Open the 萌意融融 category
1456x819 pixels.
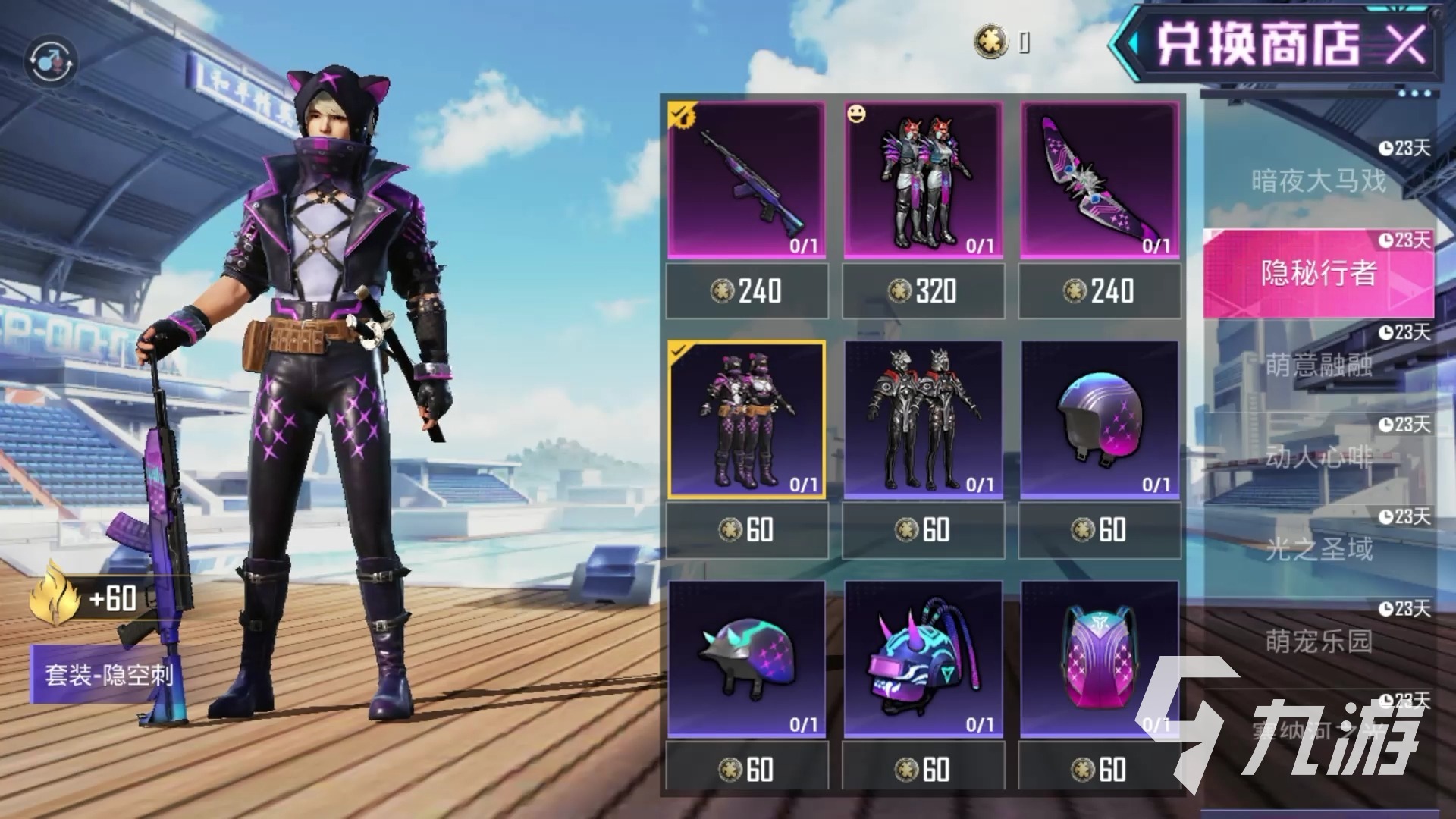click(x=1318, y=366)
